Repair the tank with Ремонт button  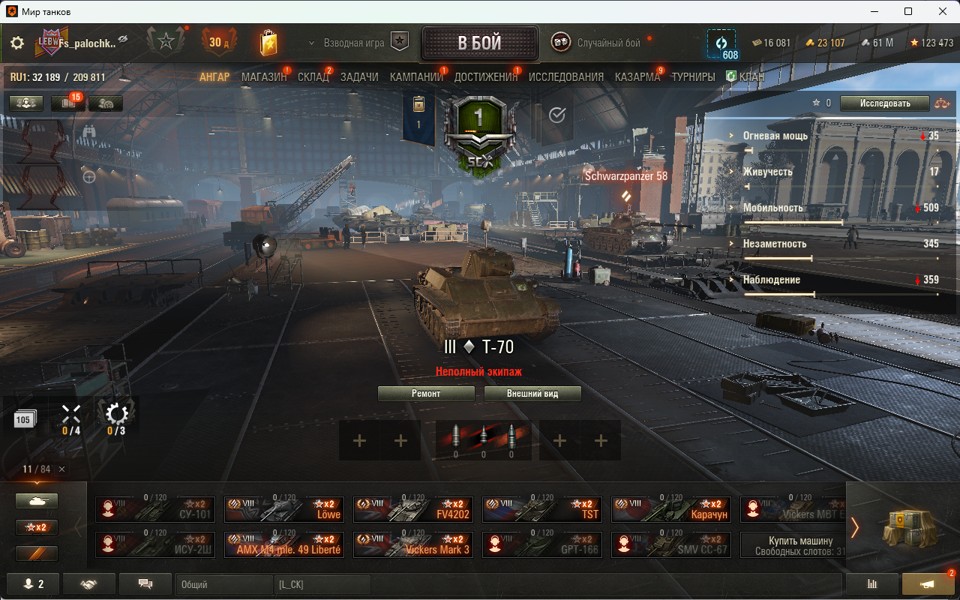[426, 394]
